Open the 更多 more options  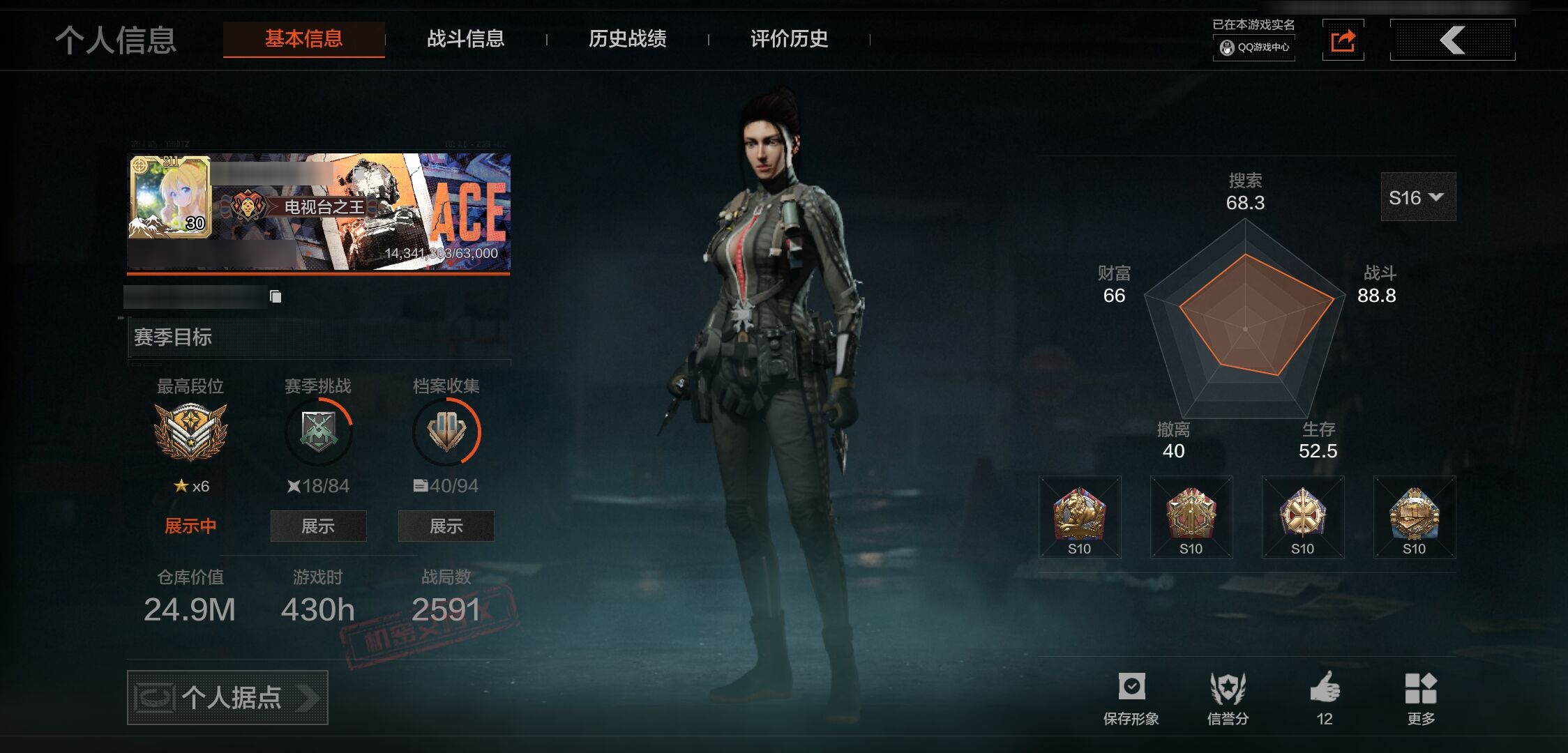[1421, 698]
